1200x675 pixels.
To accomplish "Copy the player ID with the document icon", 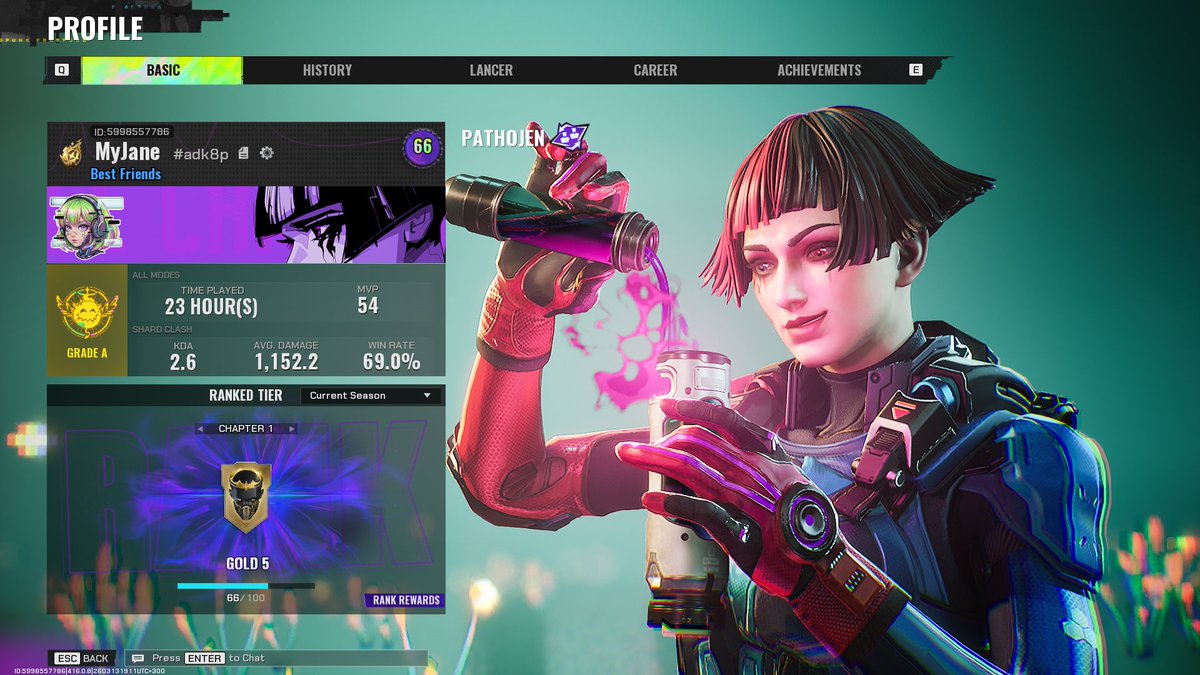I will [244, 153].
